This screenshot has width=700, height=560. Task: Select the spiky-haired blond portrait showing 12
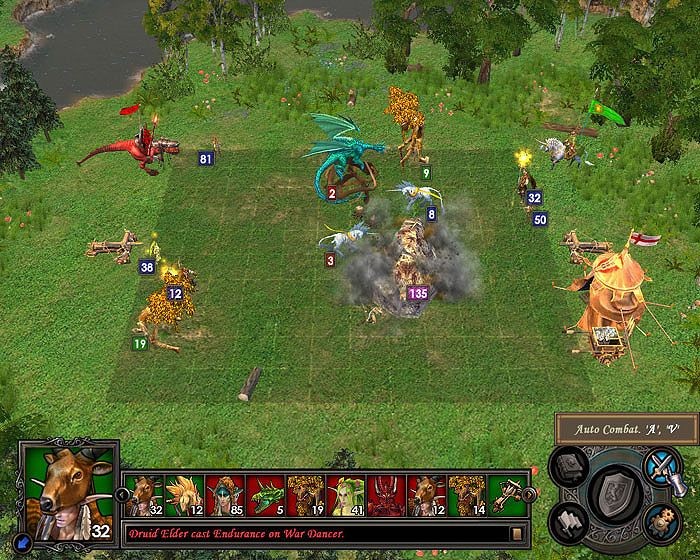[182, 494]
